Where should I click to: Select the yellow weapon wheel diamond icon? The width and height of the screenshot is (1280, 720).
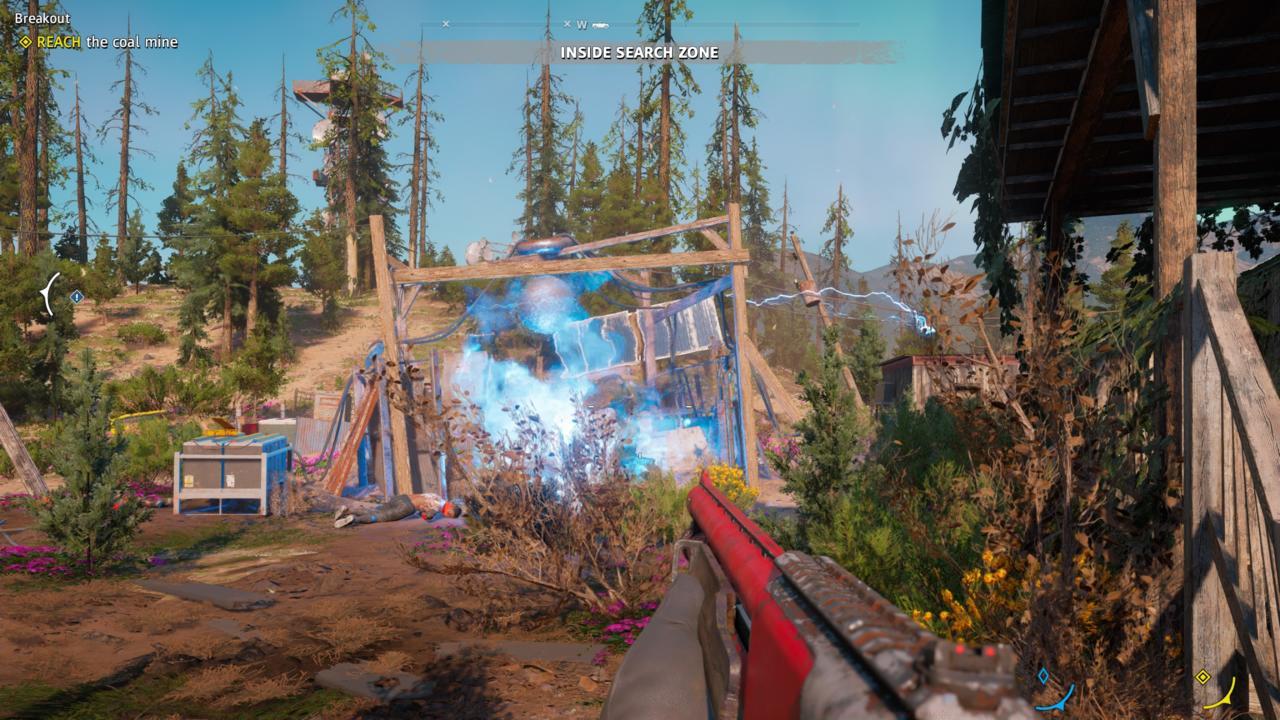1202,677
